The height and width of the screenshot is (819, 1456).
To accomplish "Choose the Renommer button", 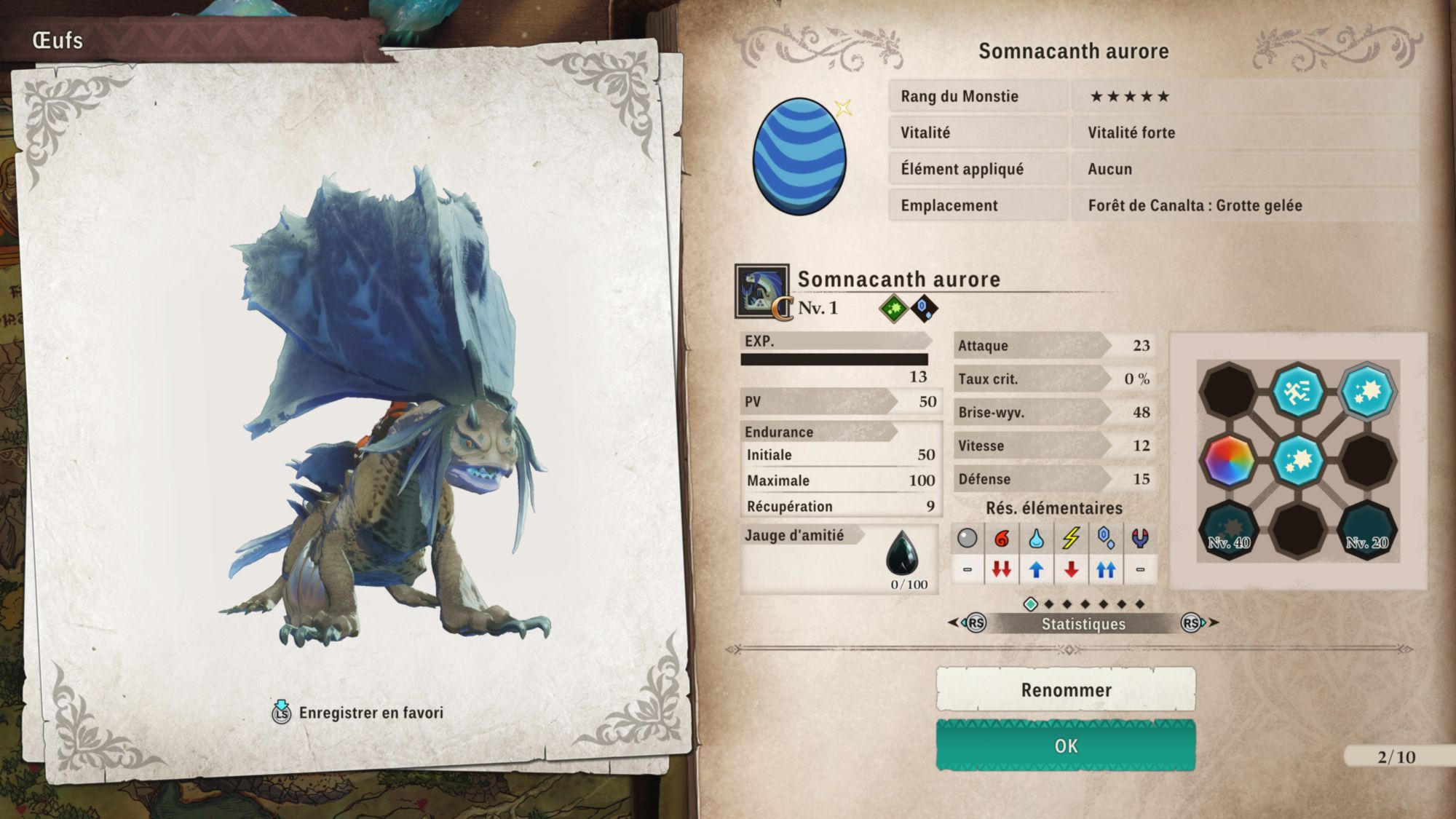I will pyautogui.click(x=1065, y=689).
